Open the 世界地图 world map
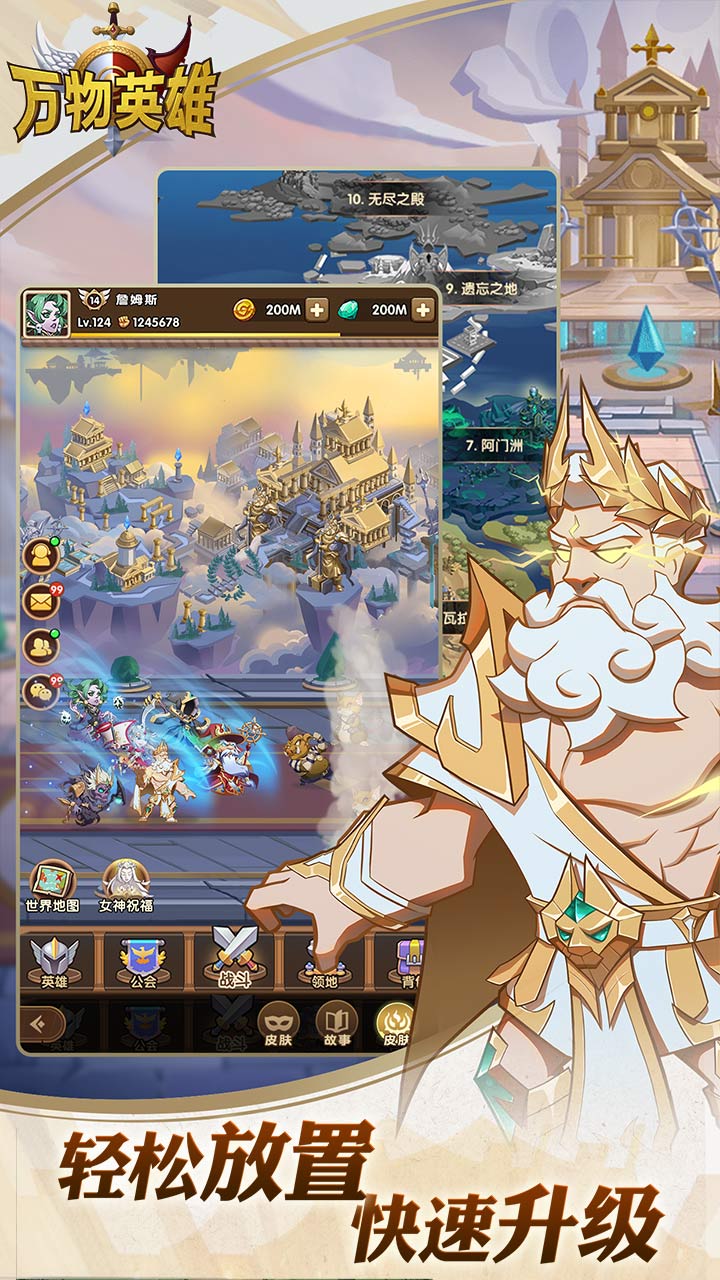 coord(52,886)
